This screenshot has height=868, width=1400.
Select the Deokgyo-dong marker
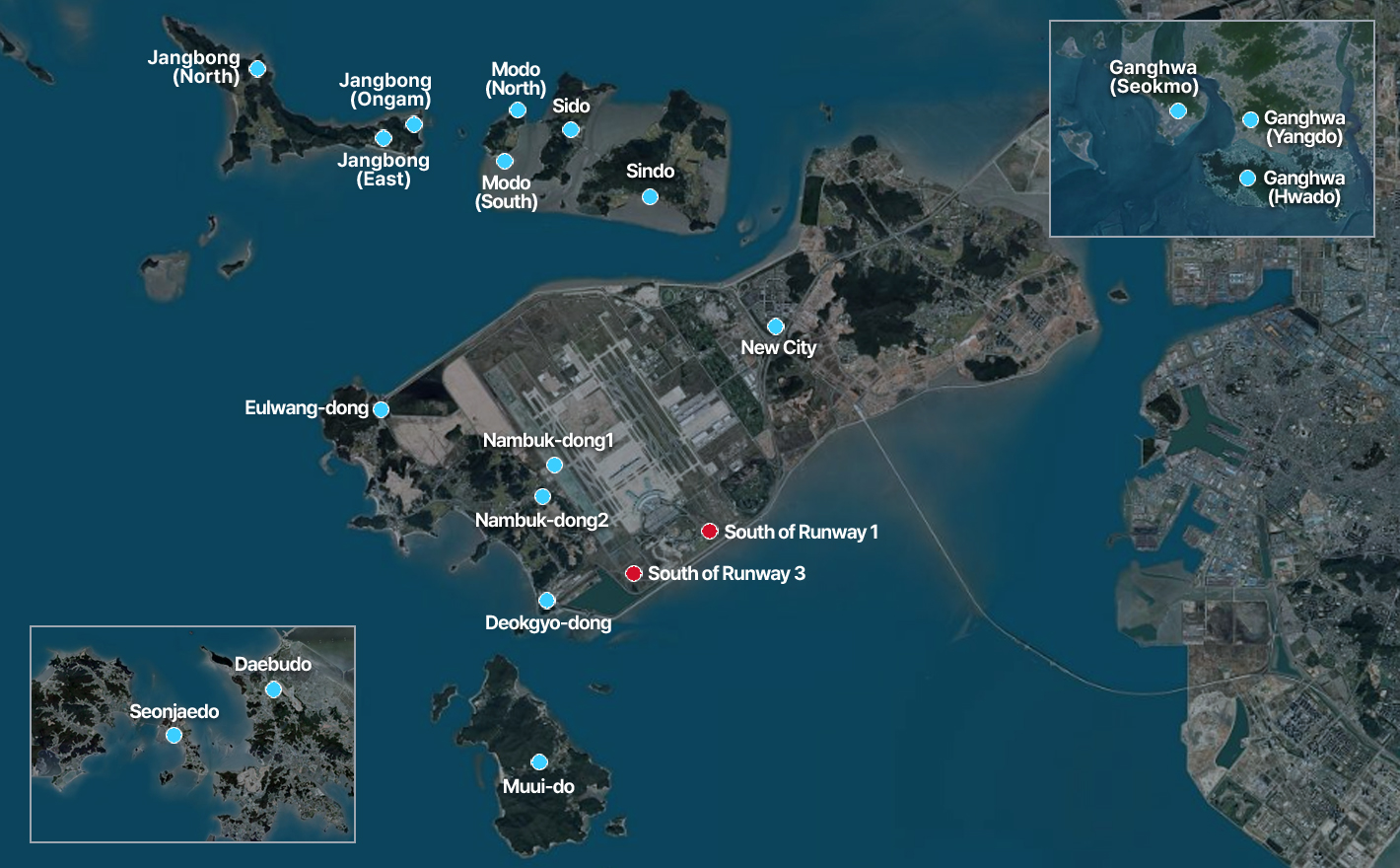pyautogui.click(x=546, y=600)
